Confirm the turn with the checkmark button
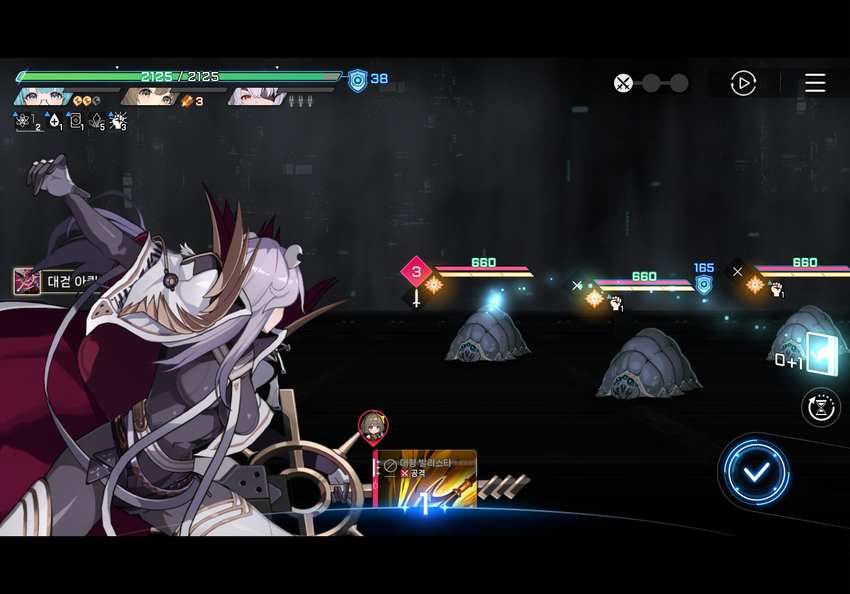 pos(757,471)
